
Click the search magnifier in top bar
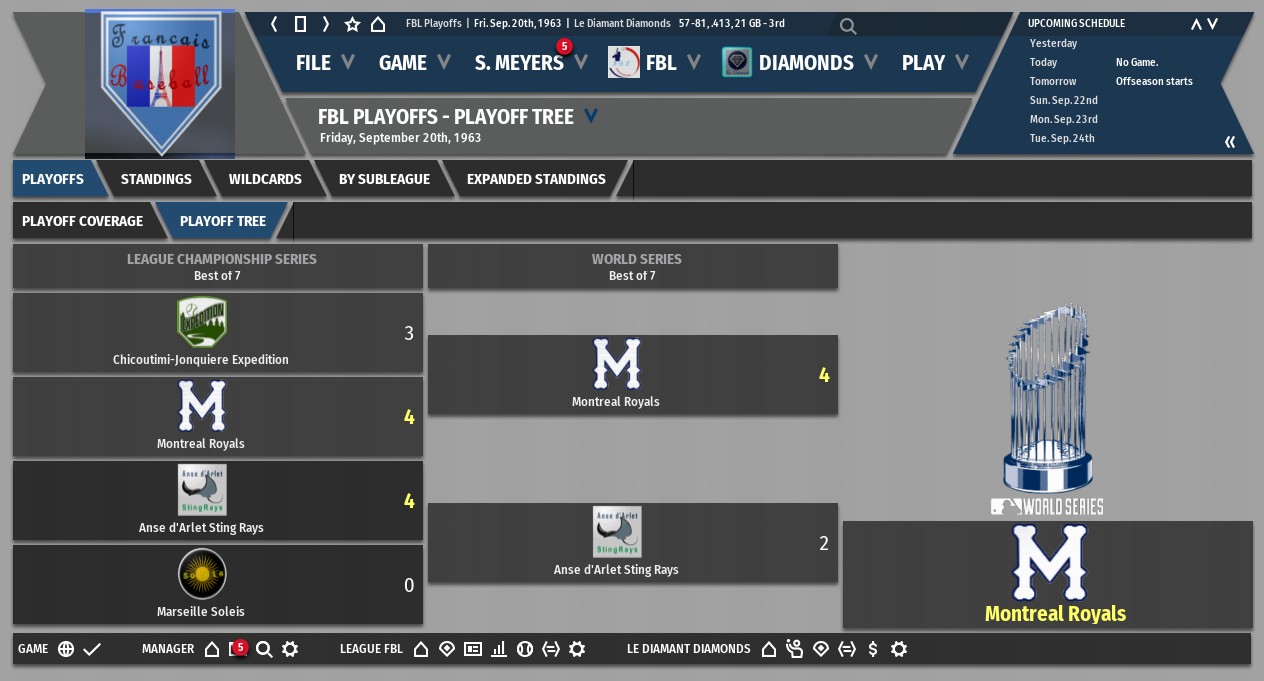(848, 26)
